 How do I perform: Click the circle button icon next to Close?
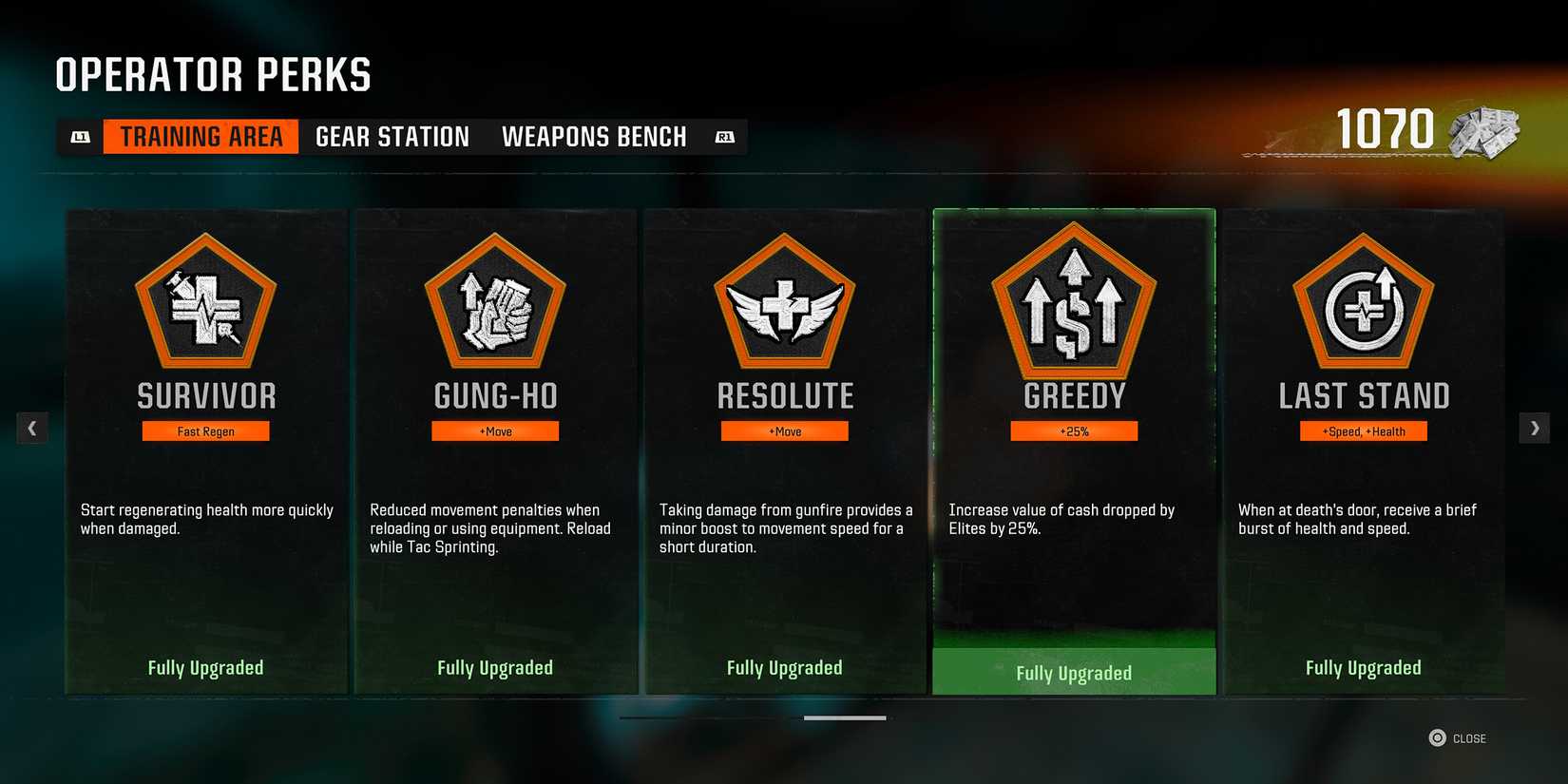[x=1435, y=737]
